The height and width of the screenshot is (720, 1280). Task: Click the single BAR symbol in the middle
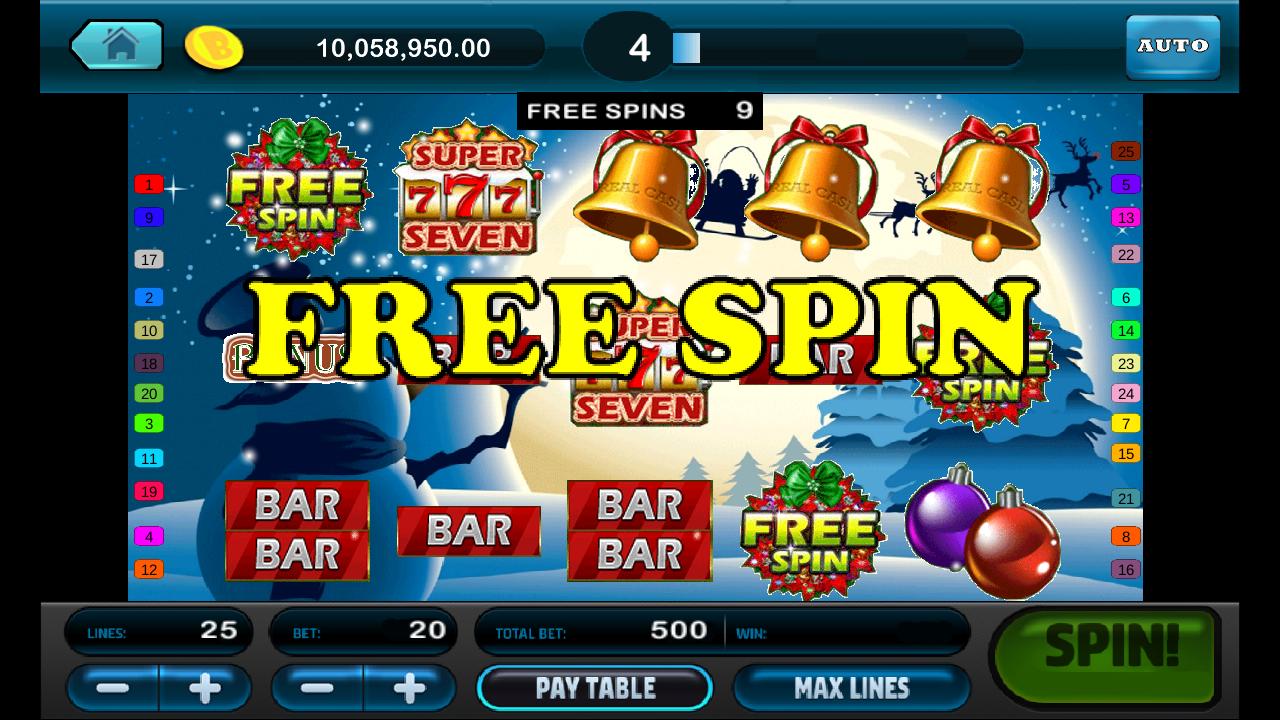click(x=467, y=531)
